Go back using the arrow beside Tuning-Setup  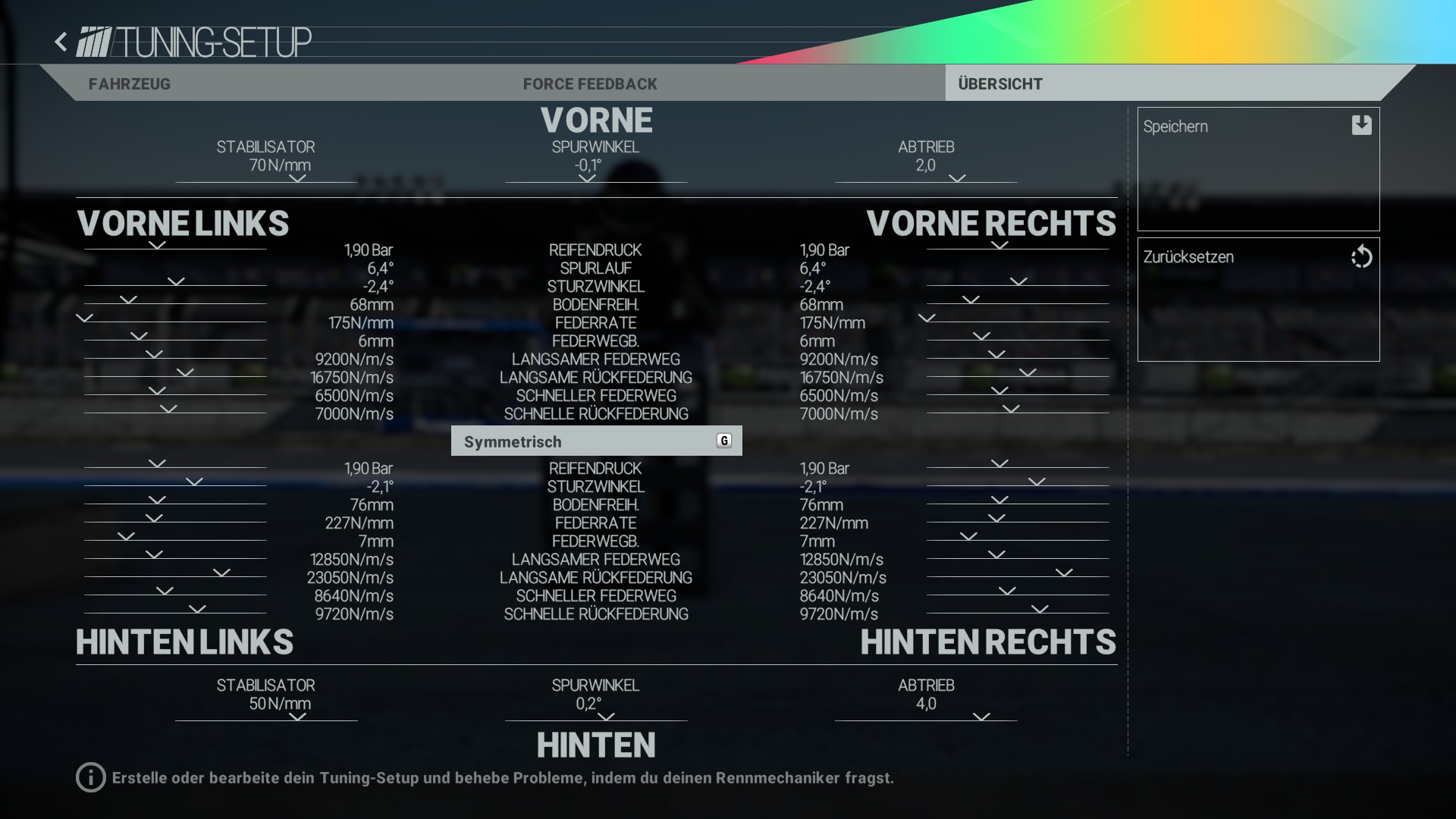click(61, 42)
